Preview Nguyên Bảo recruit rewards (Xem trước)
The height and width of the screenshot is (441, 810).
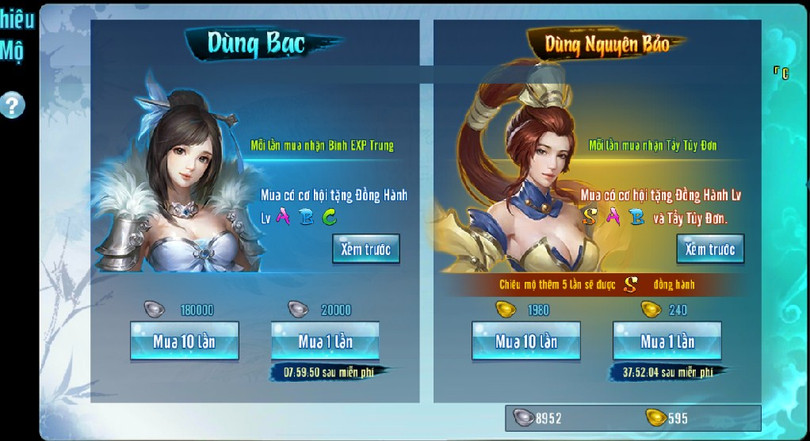point(710,249)
